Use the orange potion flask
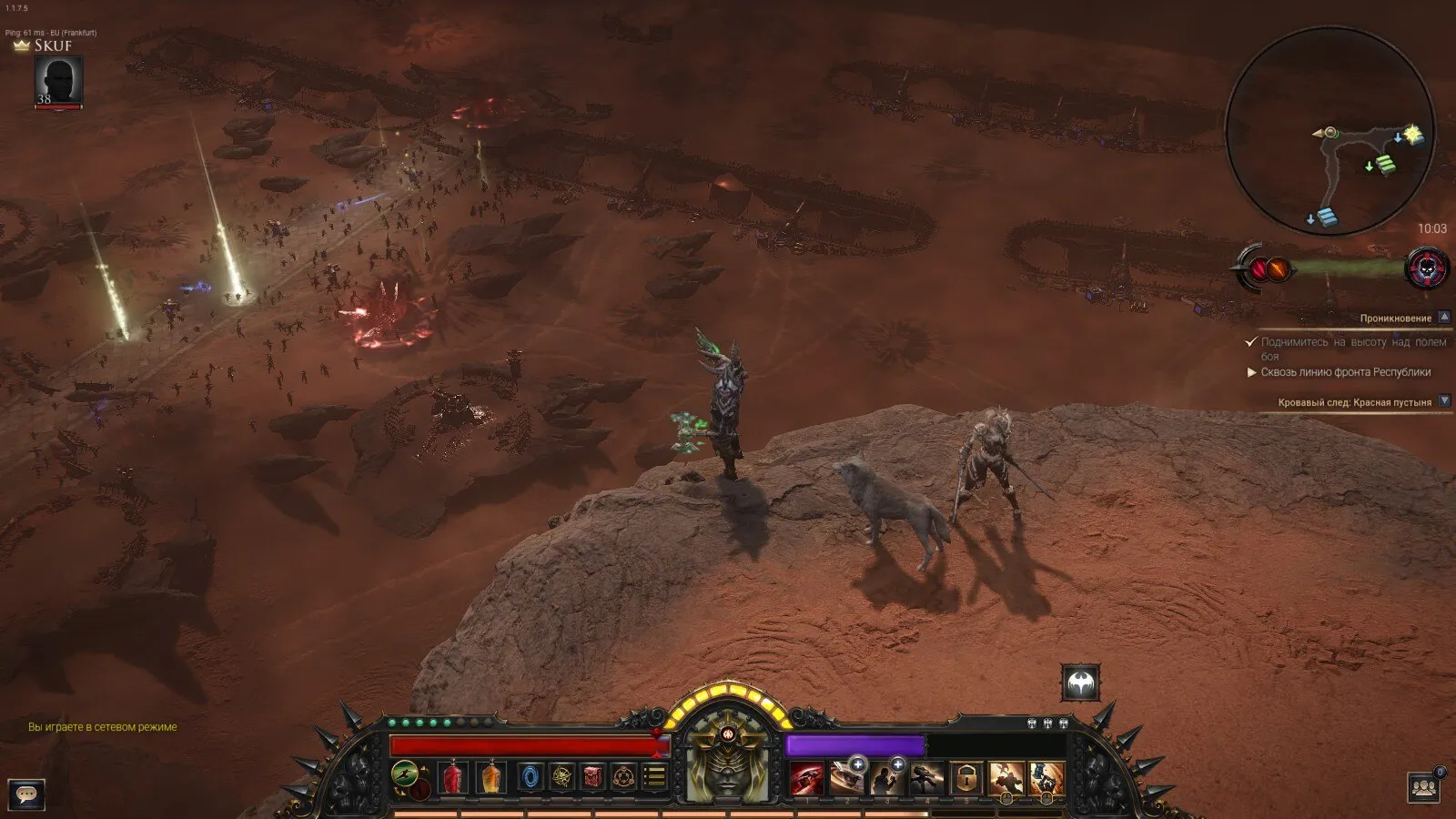 tap(491, 778)
